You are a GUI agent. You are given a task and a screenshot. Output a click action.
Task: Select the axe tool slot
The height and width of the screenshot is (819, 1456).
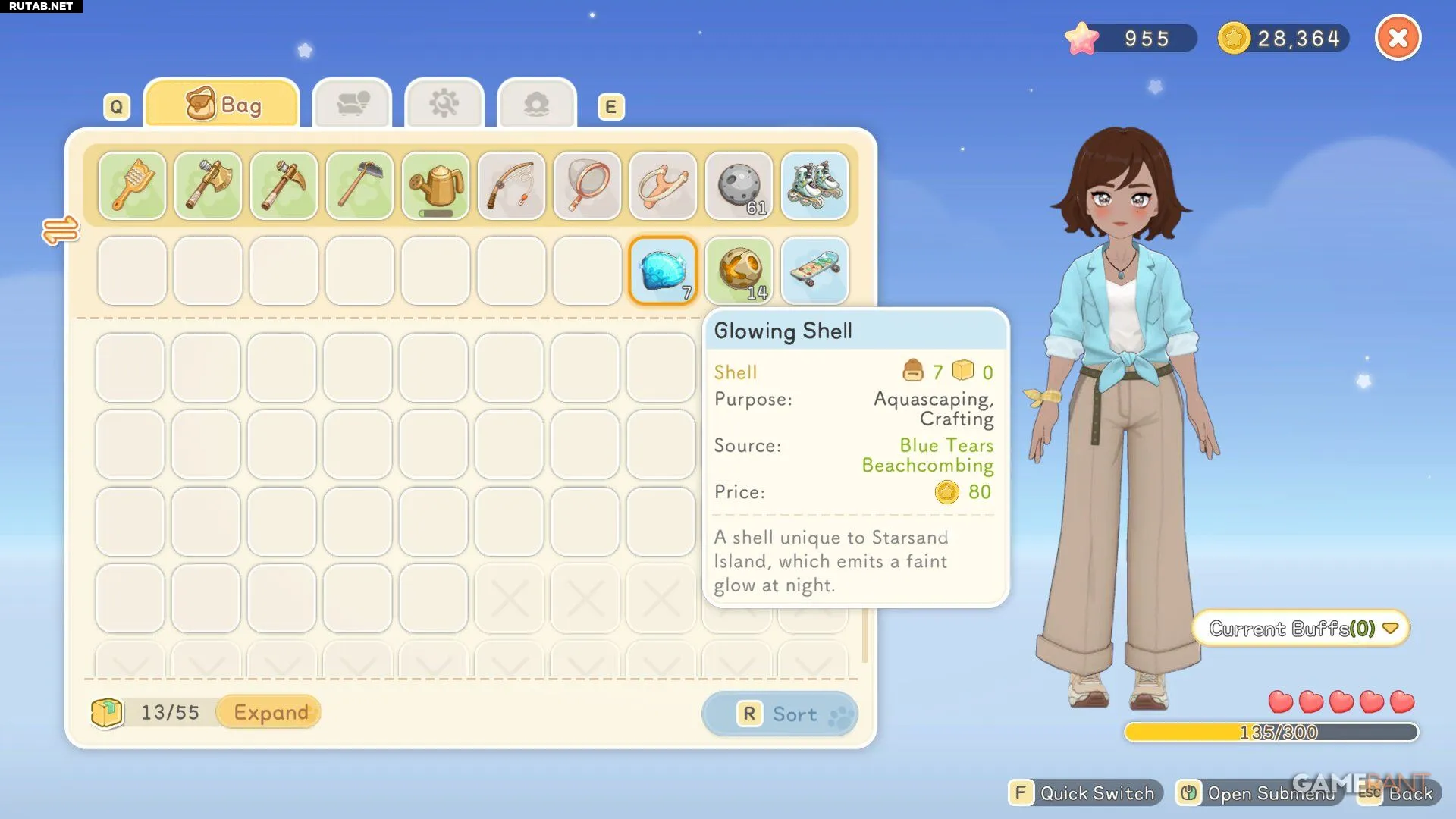pyautogui.click(x=208, y=186)
